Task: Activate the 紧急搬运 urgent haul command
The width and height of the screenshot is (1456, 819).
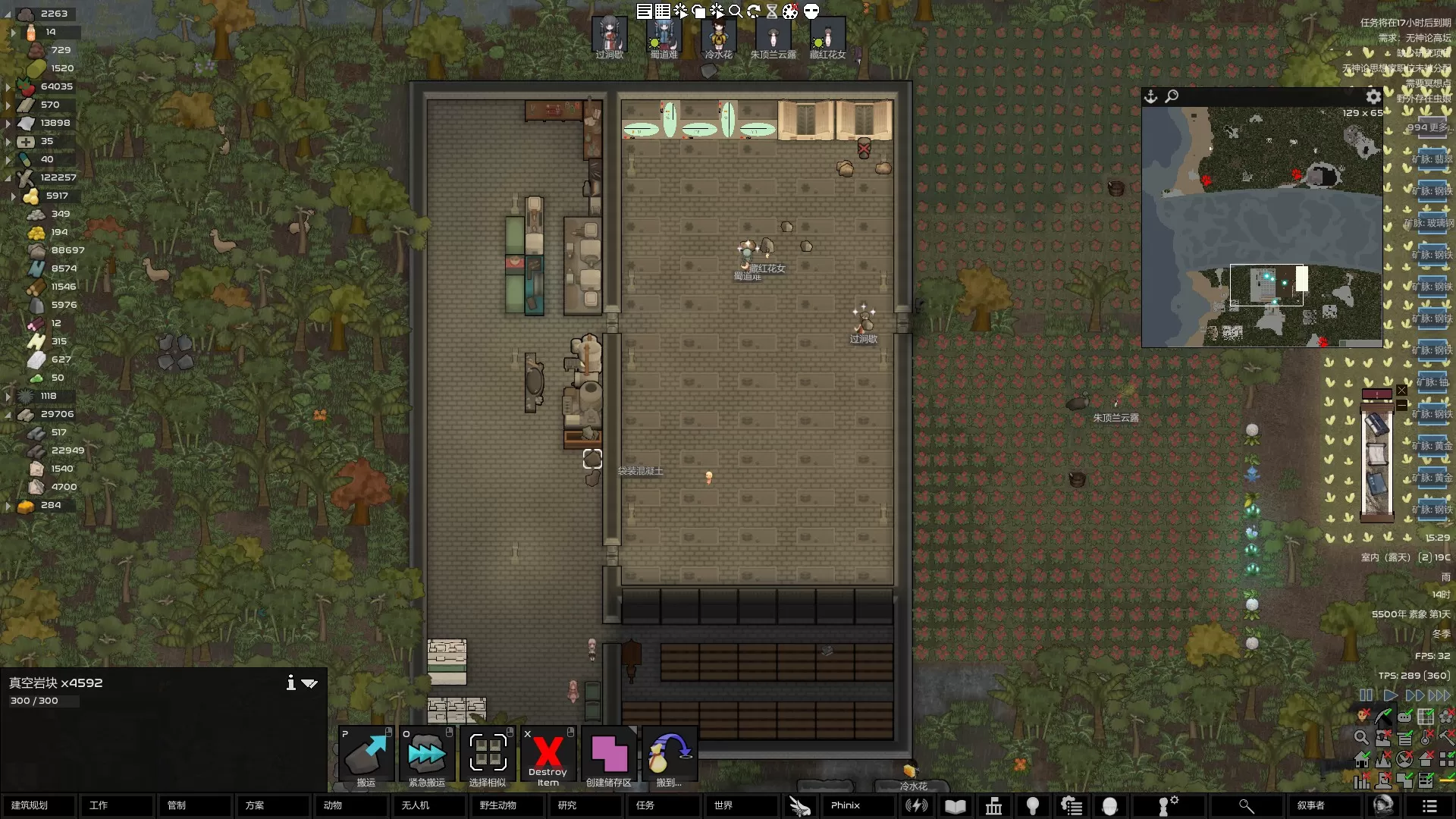Action: (x=427, y=756)
